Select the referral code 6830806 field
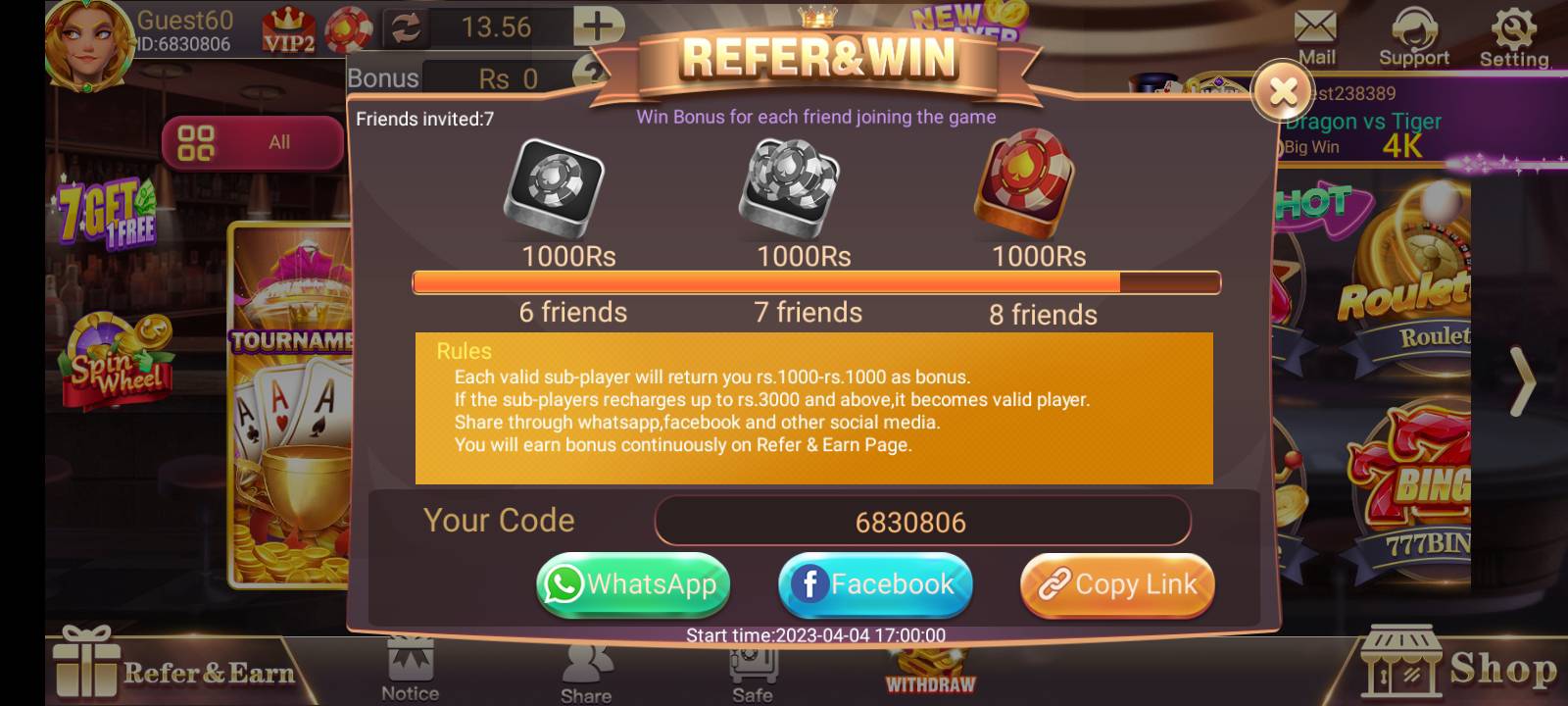This screenshot has width=1568, height=706. point(922,521)
